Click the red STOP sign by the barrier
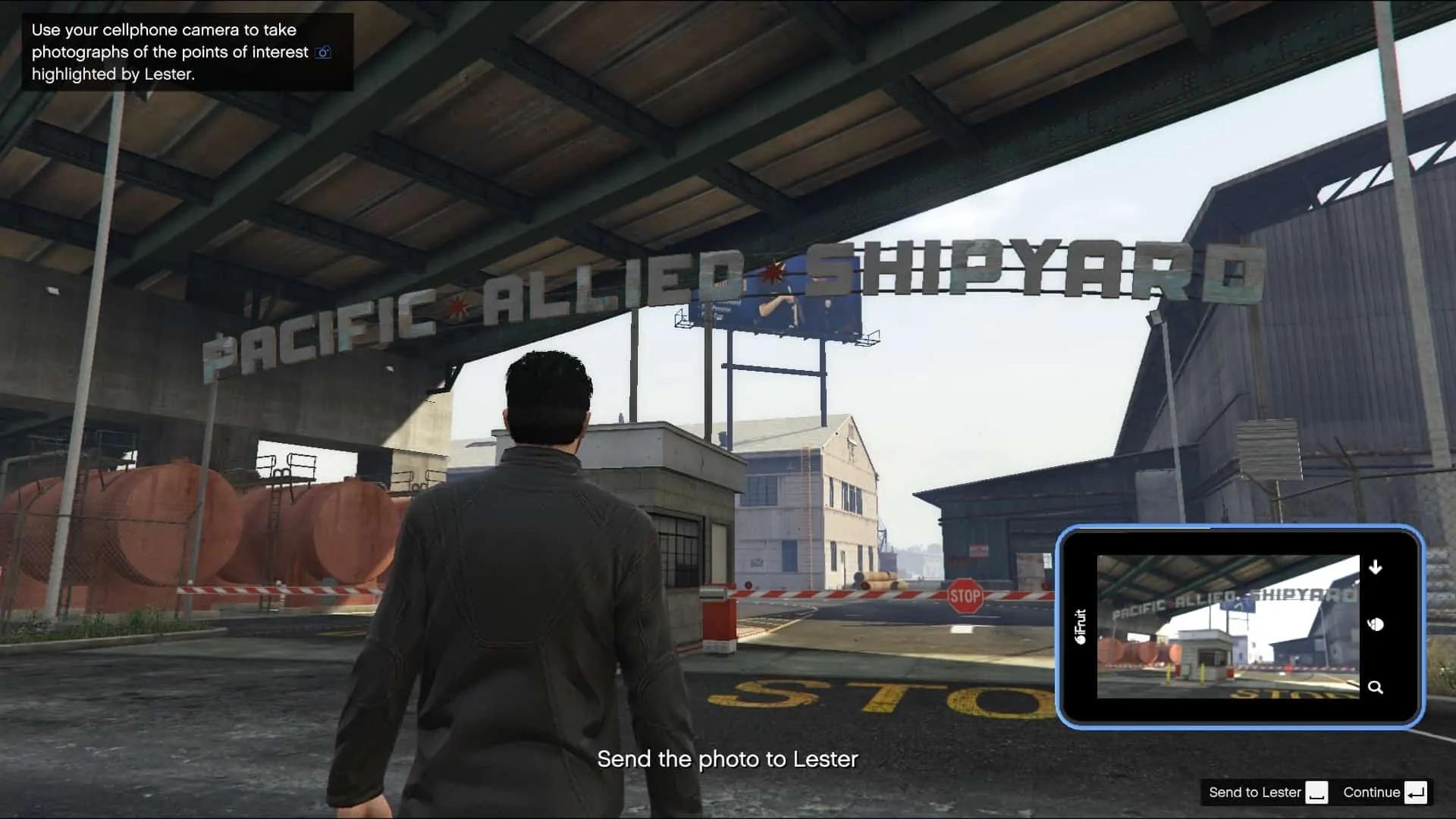This screenshot has width=1456, height=819. (964, 597)
